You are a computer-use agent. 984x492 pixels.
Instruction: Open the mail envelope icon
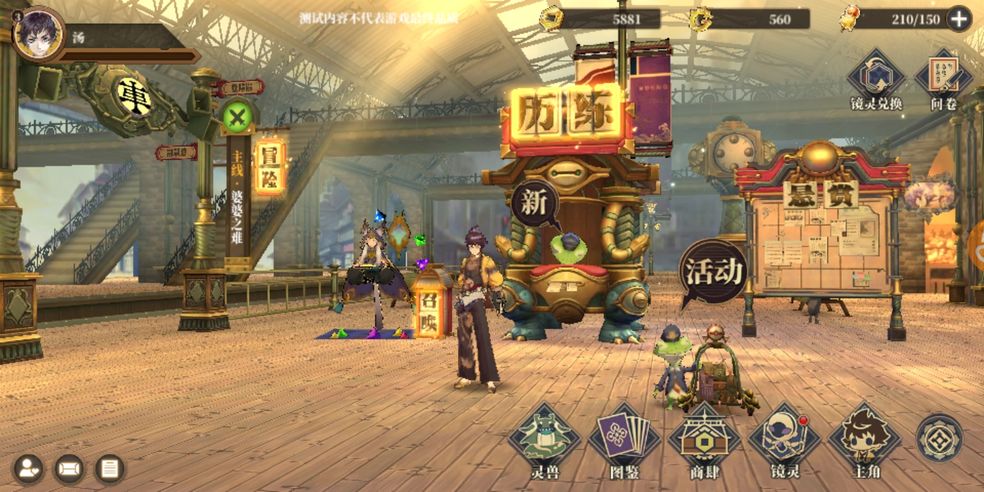click(x=69, y=467)
